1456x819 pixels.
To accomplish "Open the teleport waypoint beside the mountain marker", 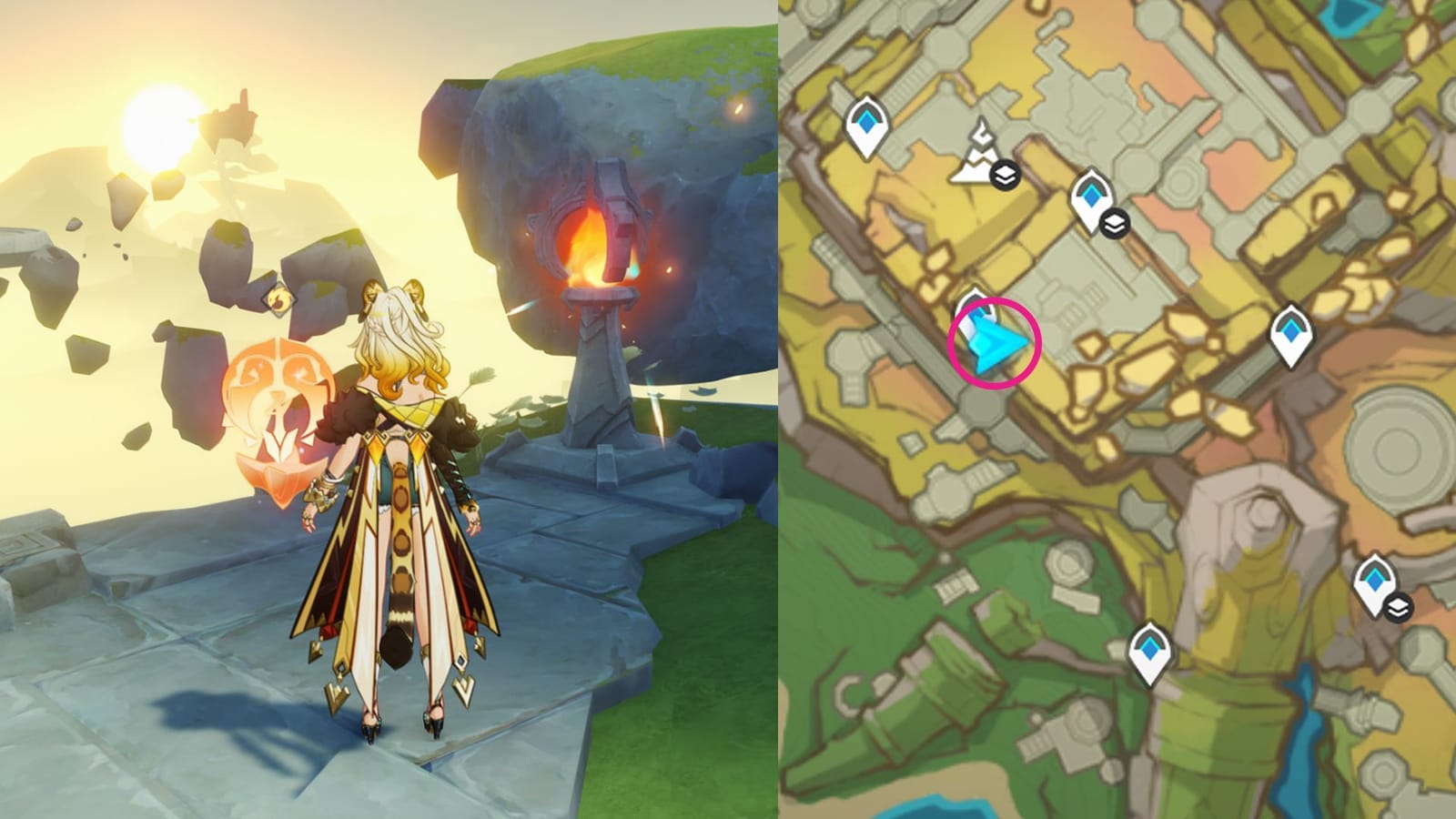I will [1091, 196].
